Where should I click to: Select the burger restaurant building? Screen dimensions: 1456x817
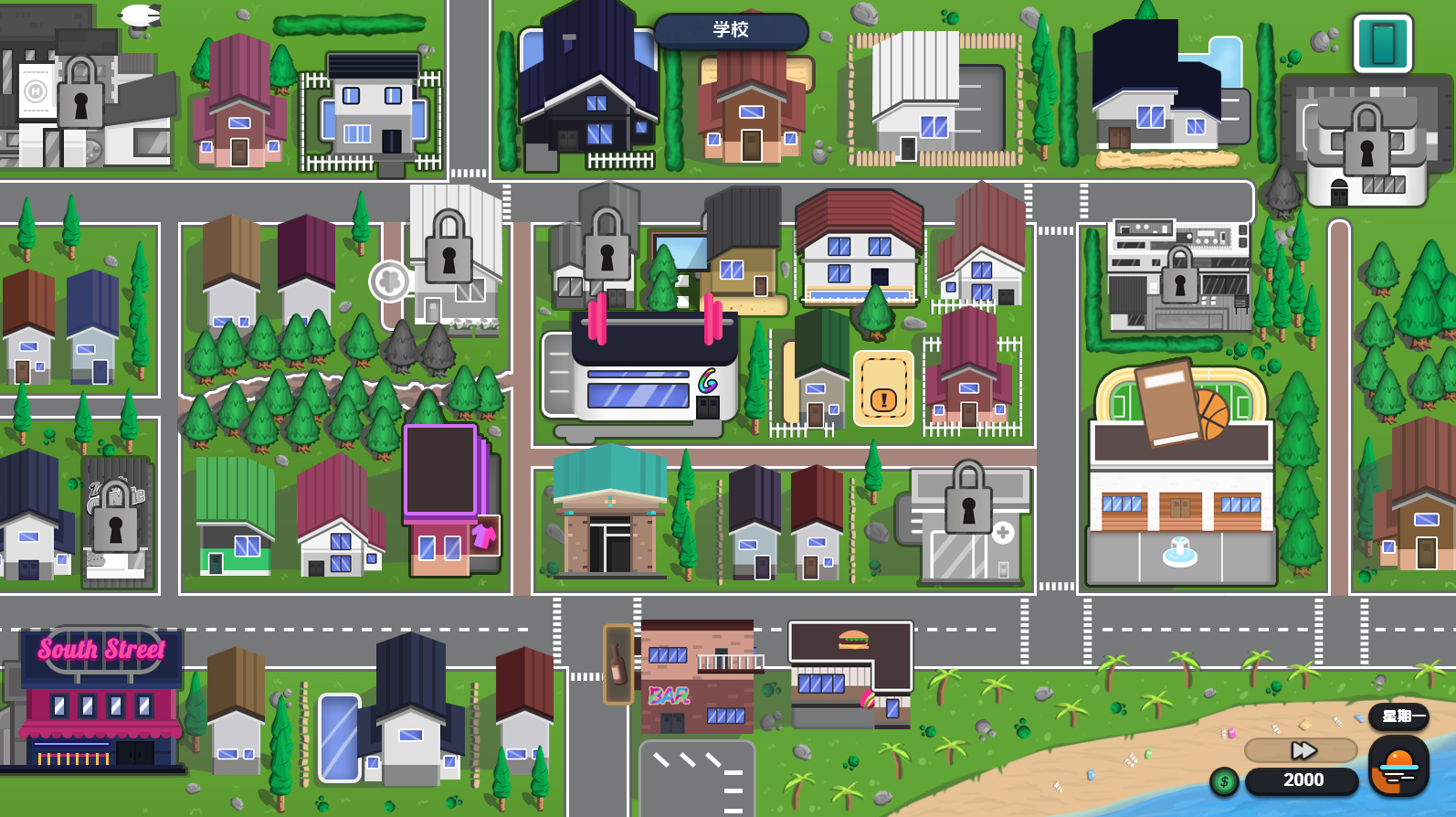pyautogui.click(x=850, y=674)
